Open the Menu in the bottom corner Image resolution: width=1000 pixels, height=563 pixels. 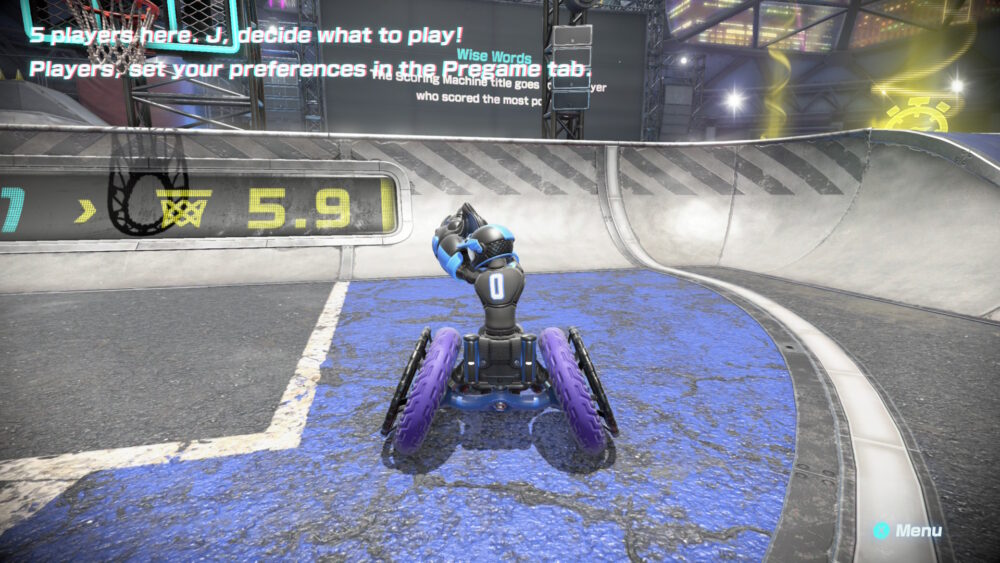pos(908,531)
